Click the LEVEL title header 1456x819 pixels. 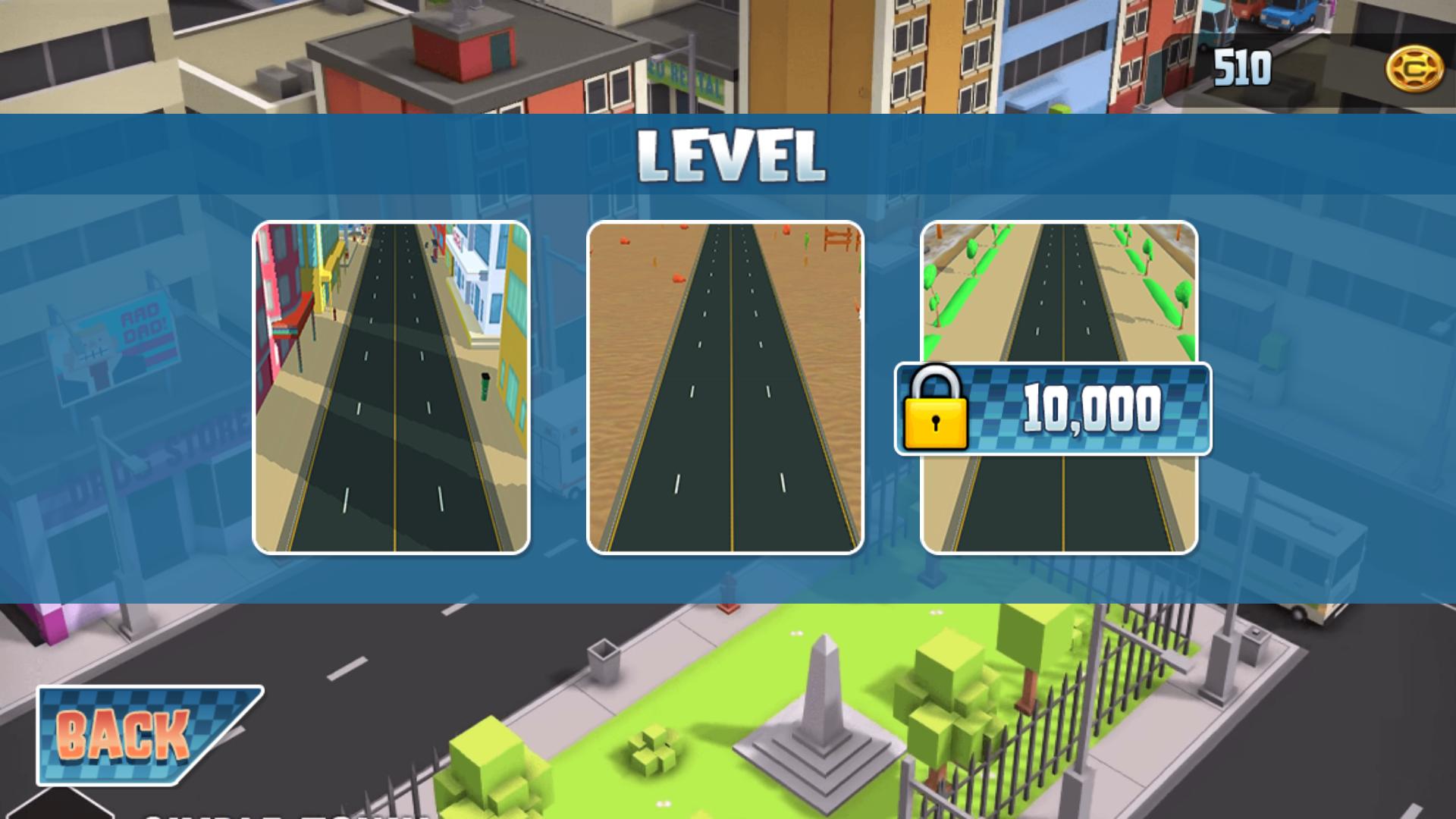click(x=730, y=155)
